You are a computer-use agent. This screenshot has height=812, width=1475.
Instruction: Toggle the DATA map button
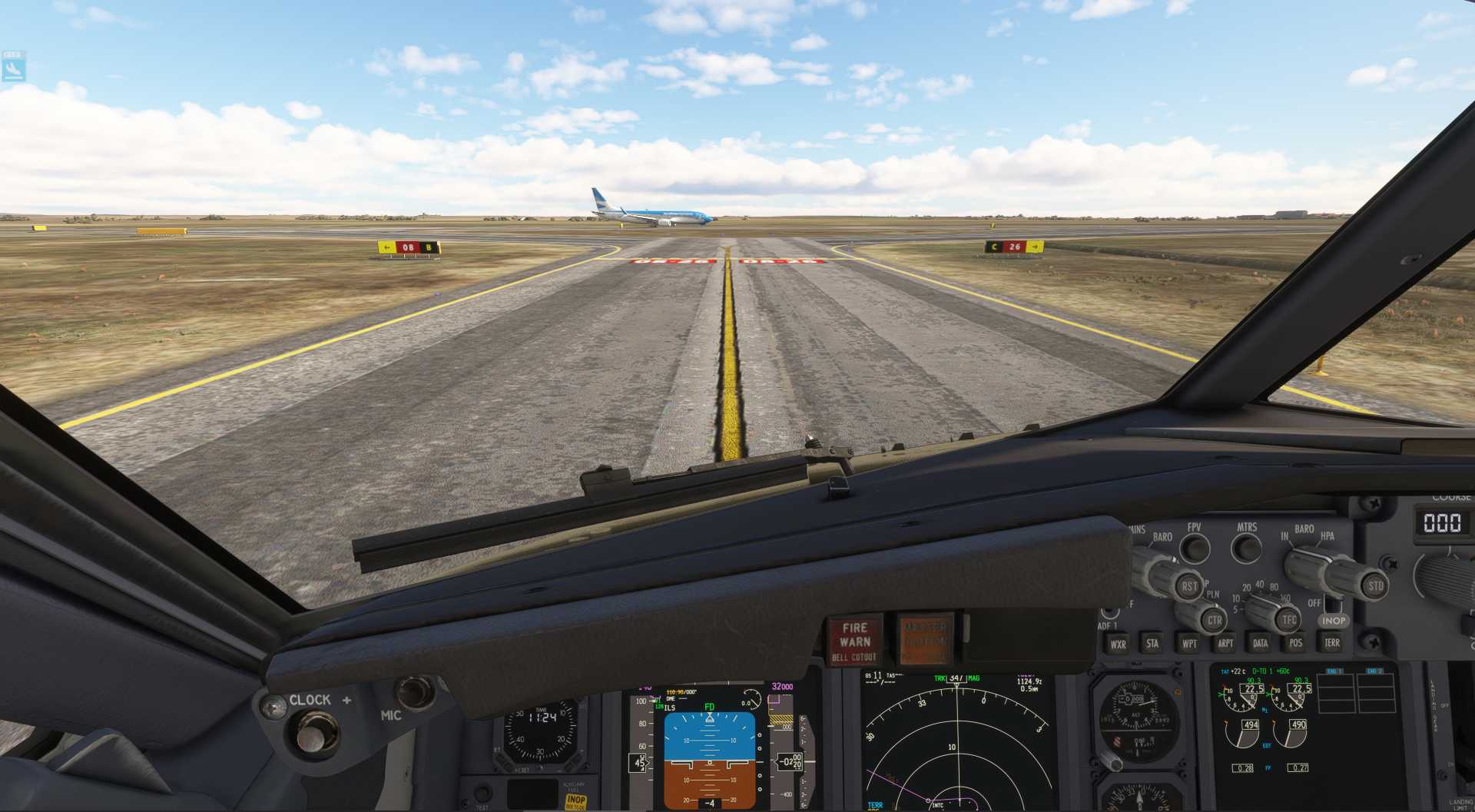1260,644
